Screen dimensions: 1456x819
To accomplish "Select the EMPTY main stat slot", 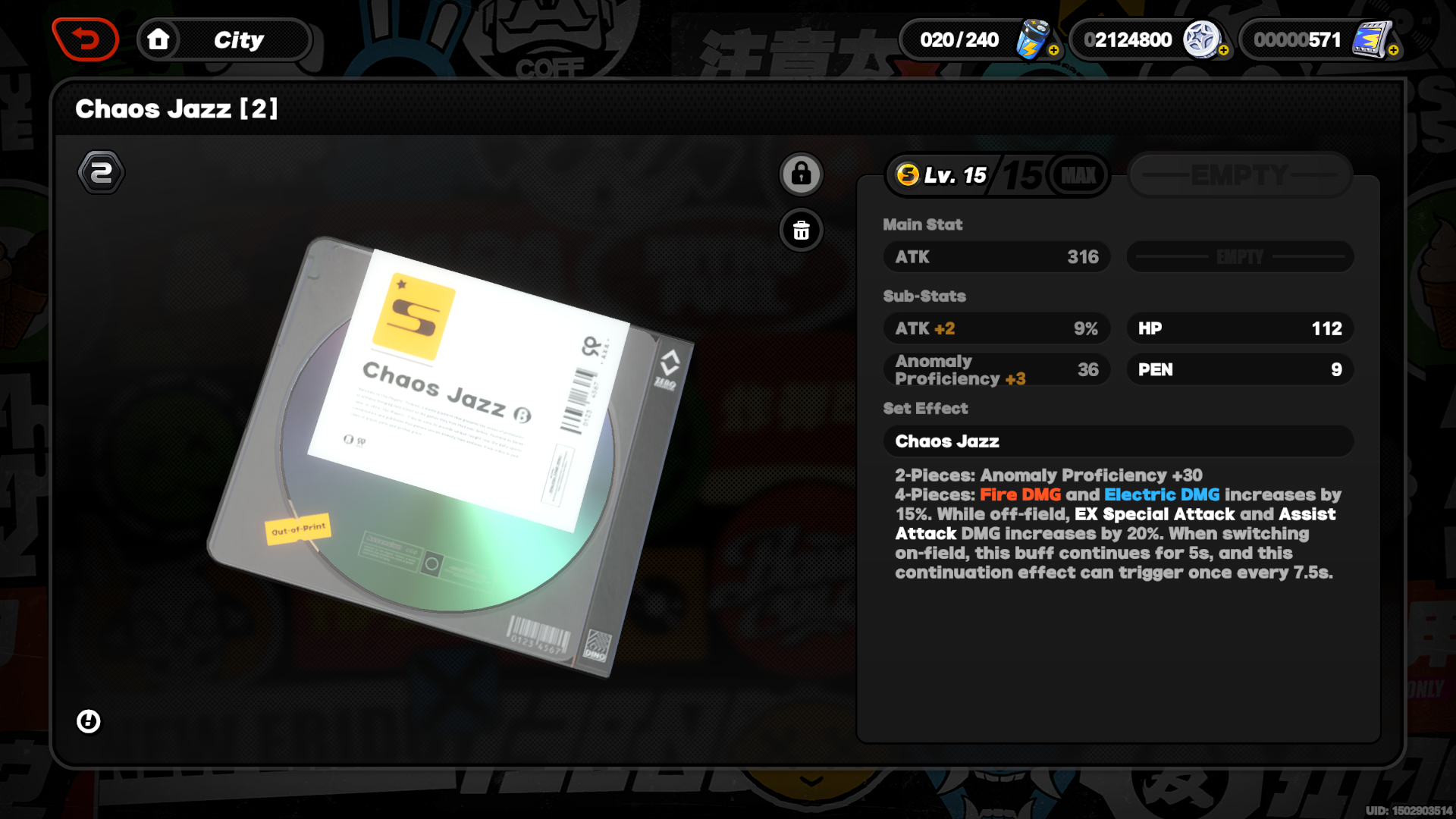I will (1239, 256).
